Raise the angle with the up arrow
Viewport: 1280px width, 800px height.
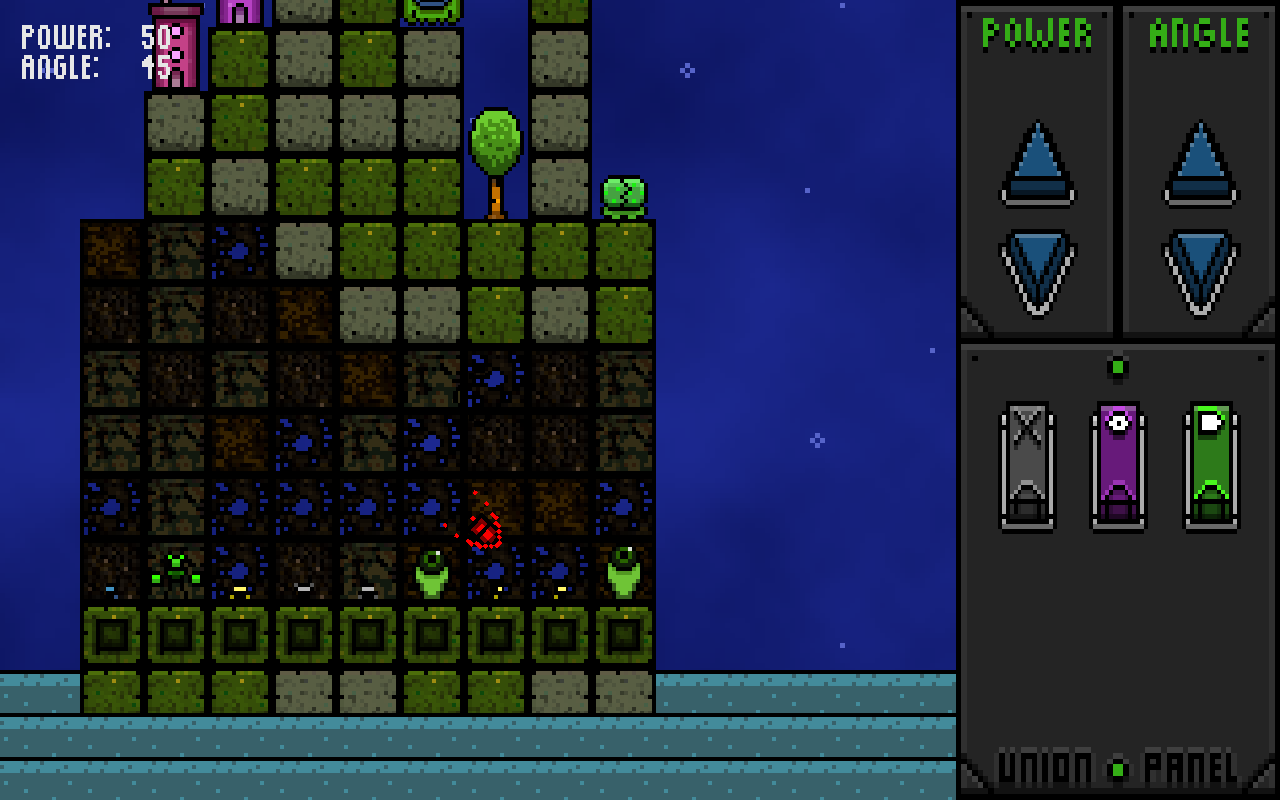[1200, 163]
